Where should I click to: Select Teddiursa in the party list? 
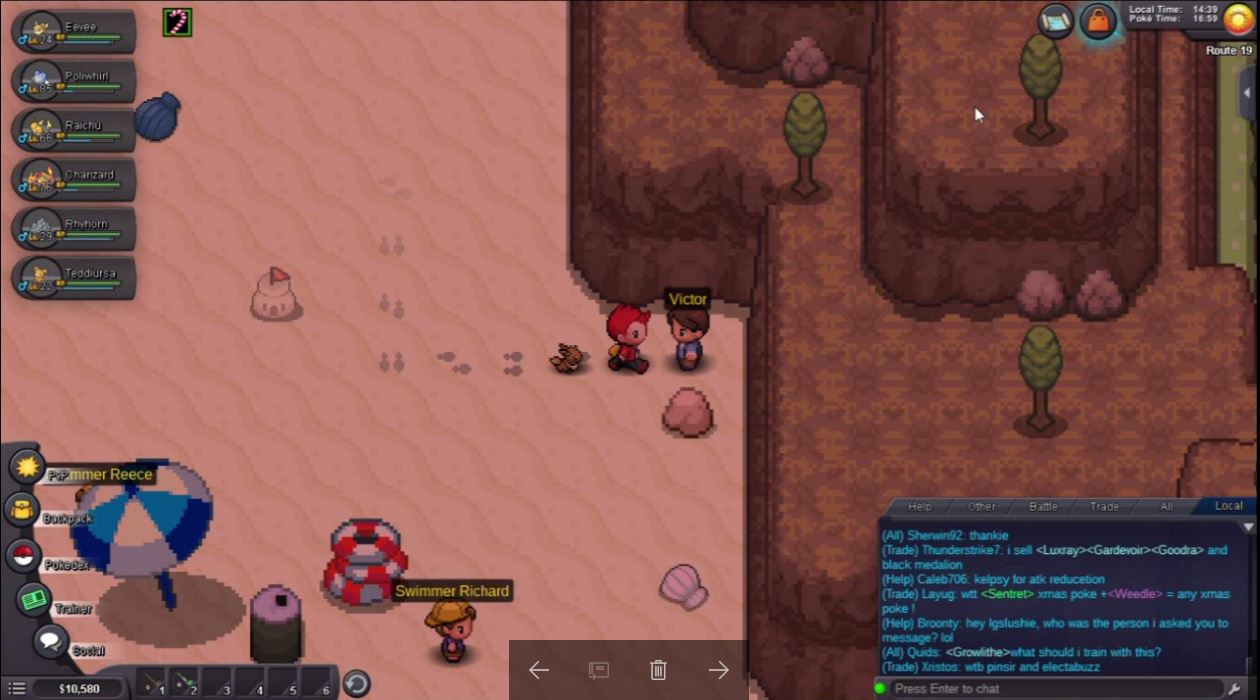tap(74, 277)
